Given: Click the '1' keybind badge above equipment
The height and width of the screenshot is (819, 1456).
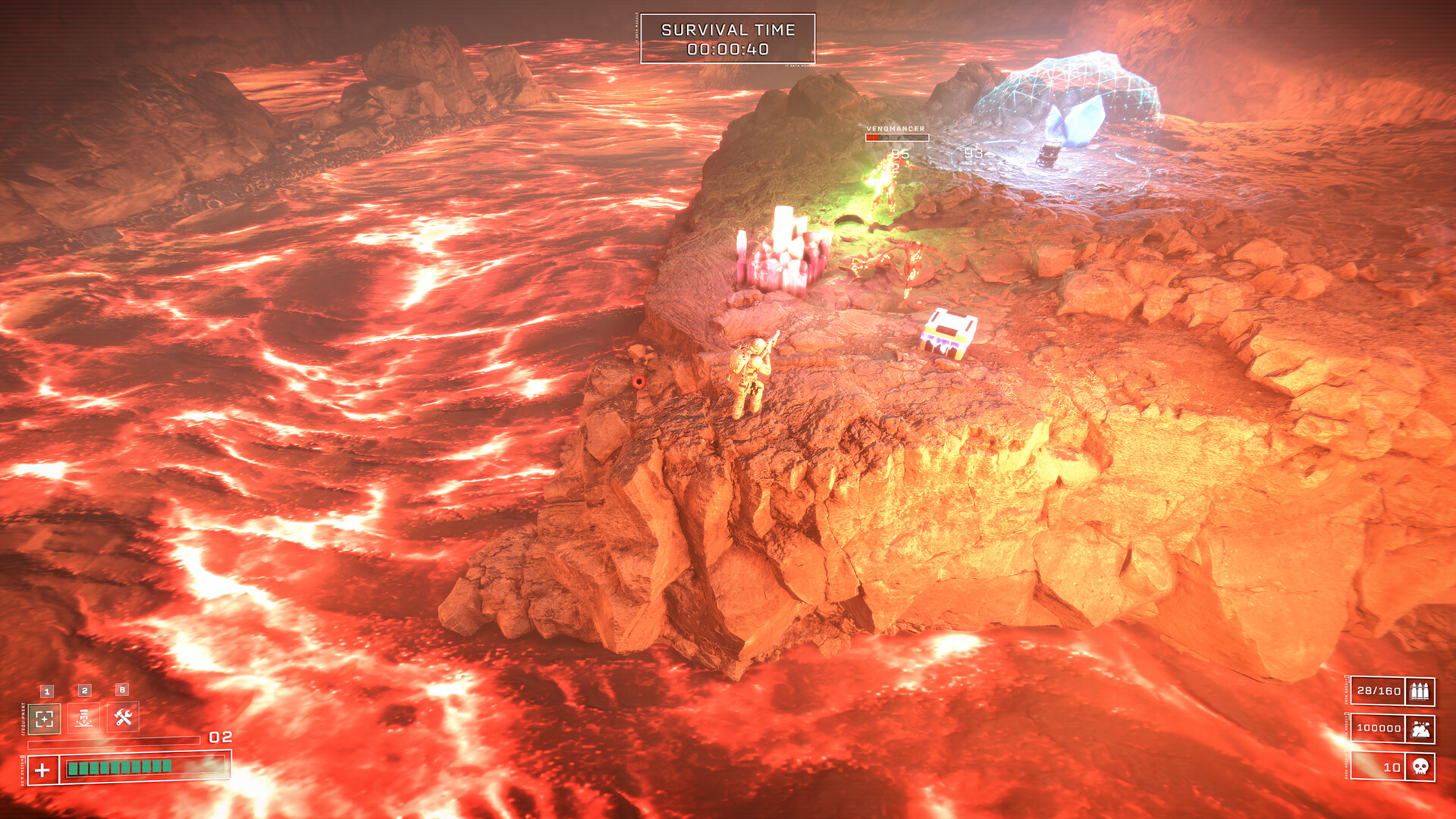Looking at the screenshot, I should click(47, 691).
